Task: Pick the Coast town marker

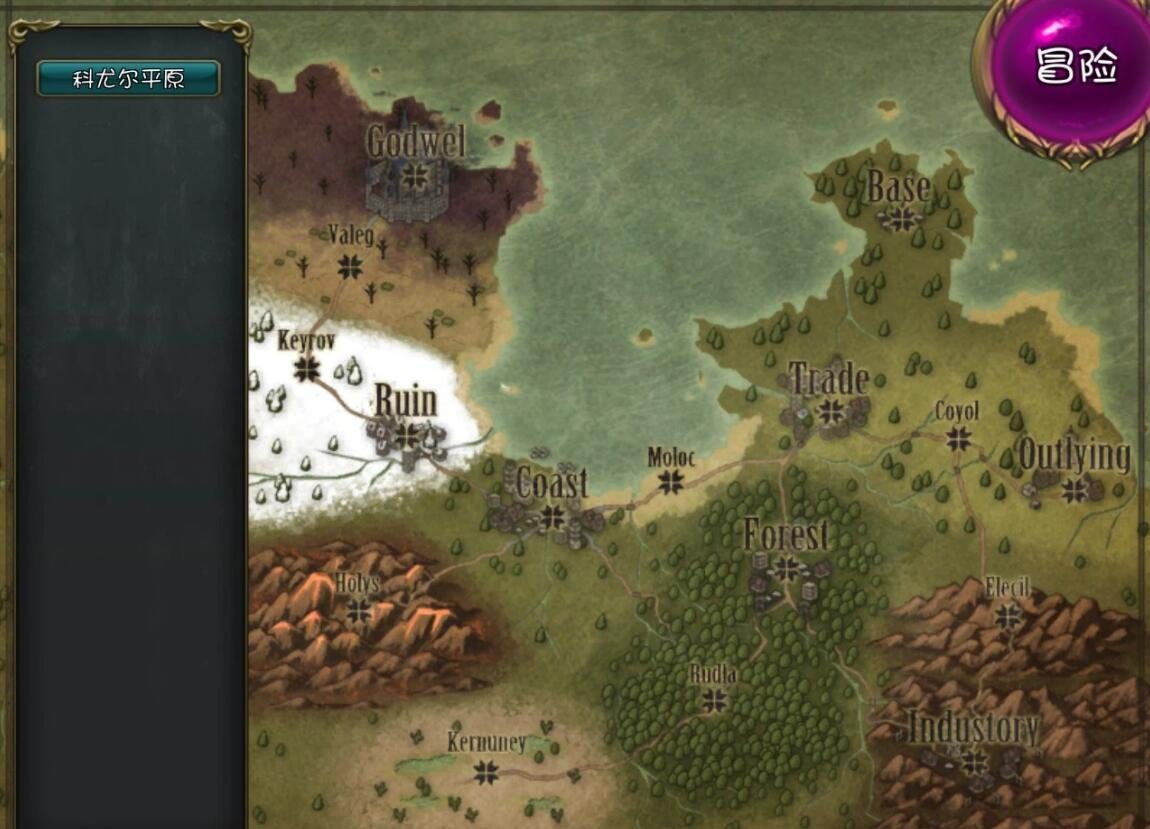Action: [x=551, y=516]
